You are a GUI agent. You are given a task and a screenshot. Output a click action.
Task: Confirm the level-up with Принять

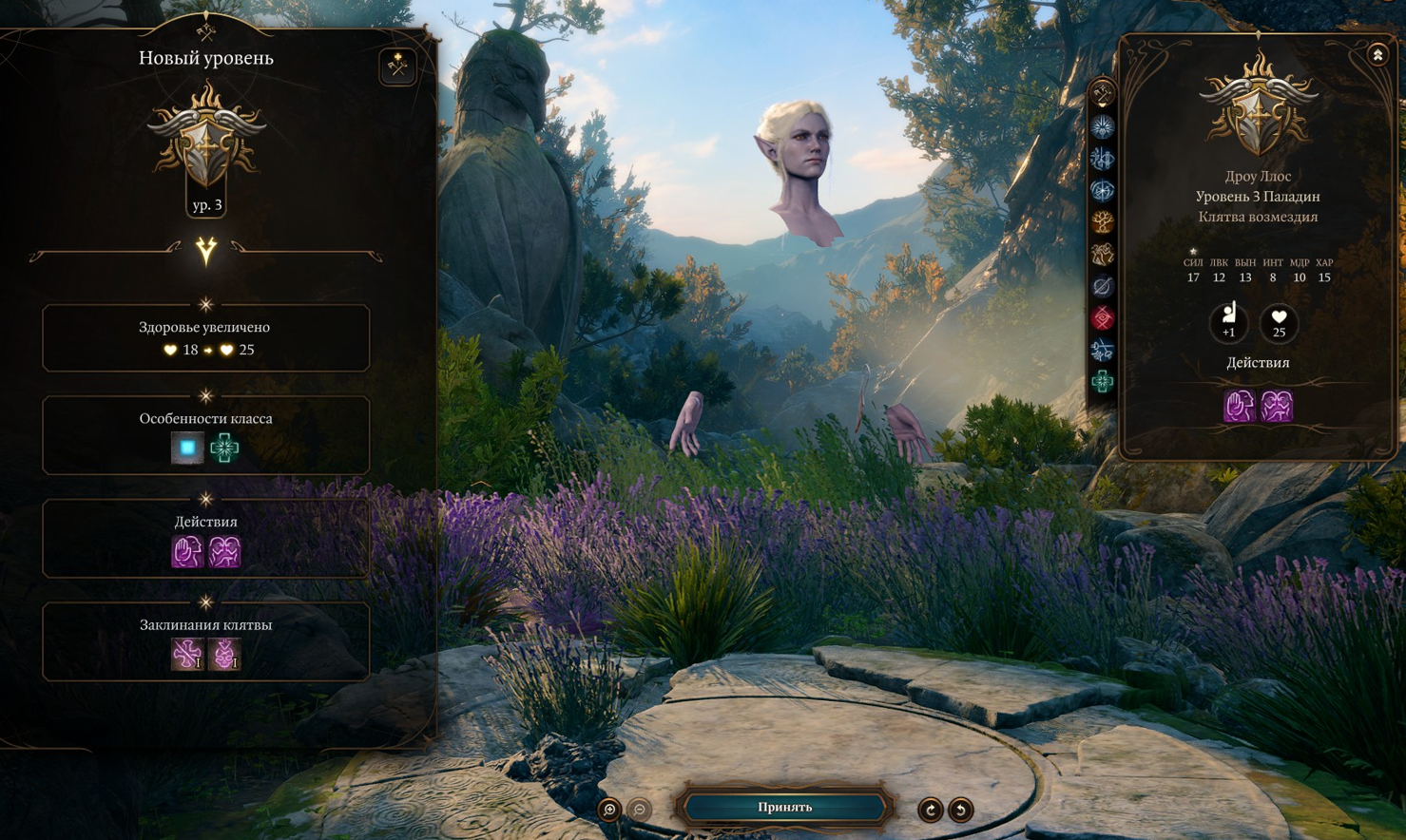pyautogui.click(x=784, y=808)
